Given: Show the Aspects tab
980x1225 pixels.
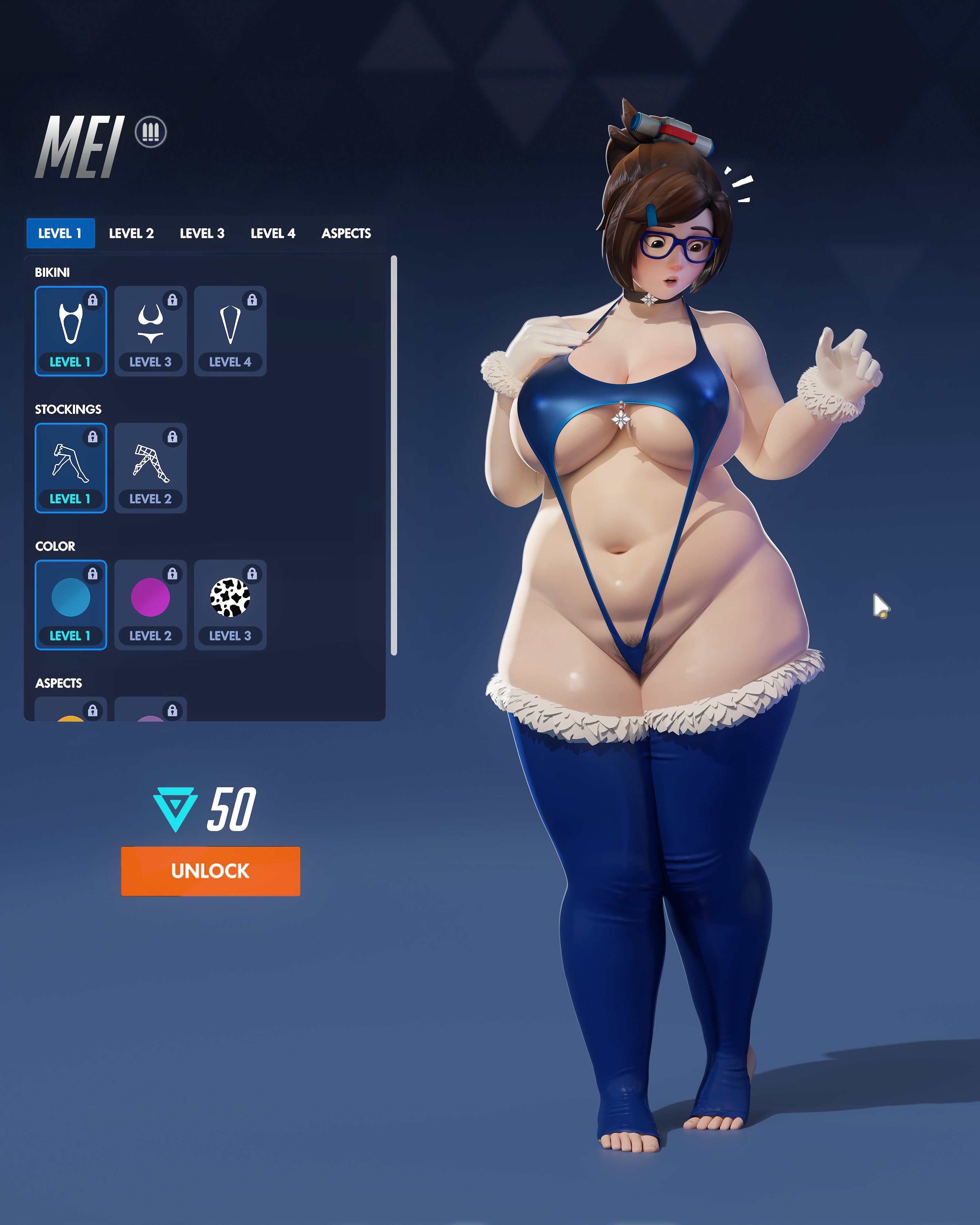Looking at the screenshot, I should 346,233.
